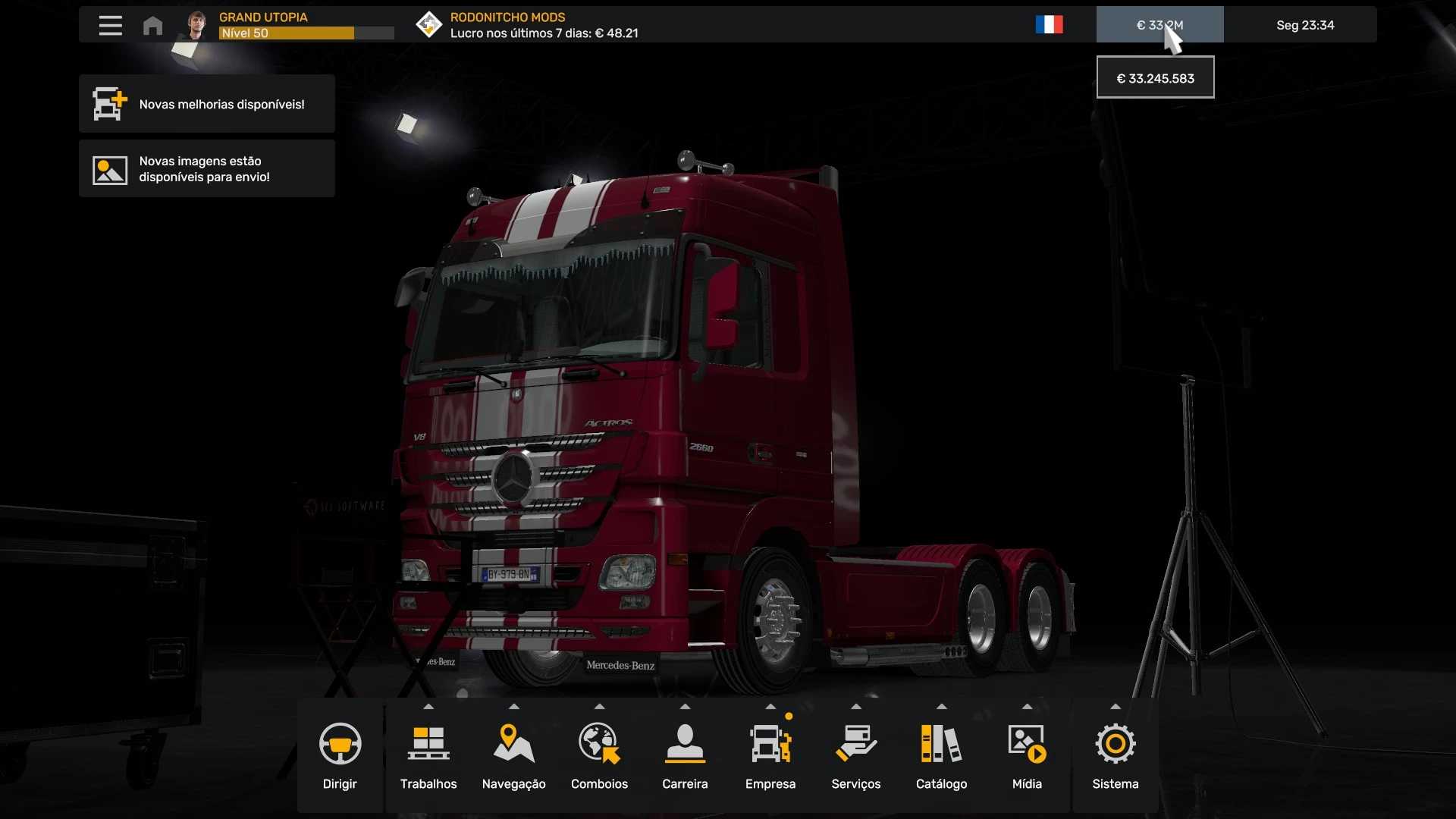
Task: Open the Catálogo menu
Action: coord(941,755)
